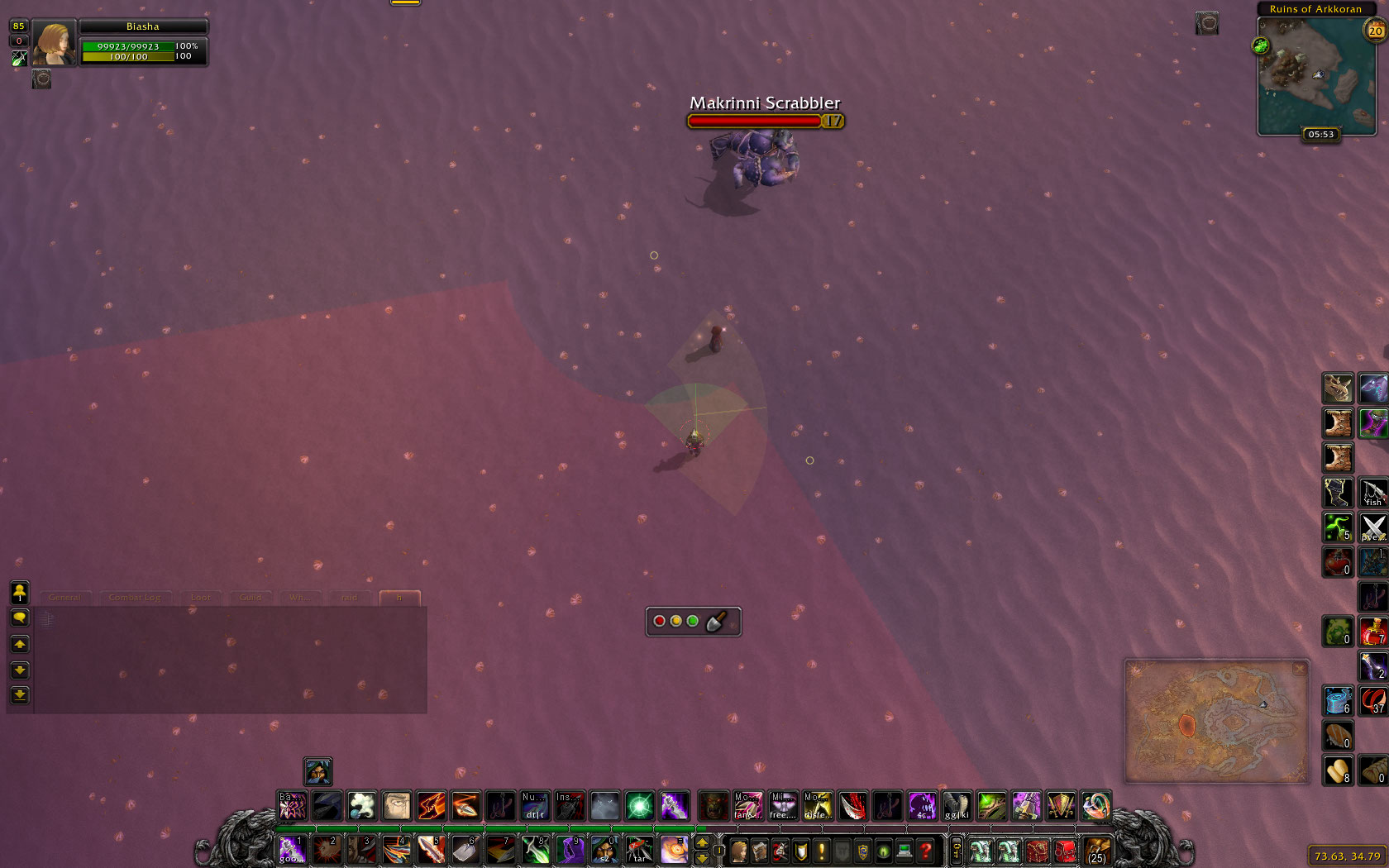The image size is (1389, 868).
Task: Open the red question mark help menu
Action: 926,851
